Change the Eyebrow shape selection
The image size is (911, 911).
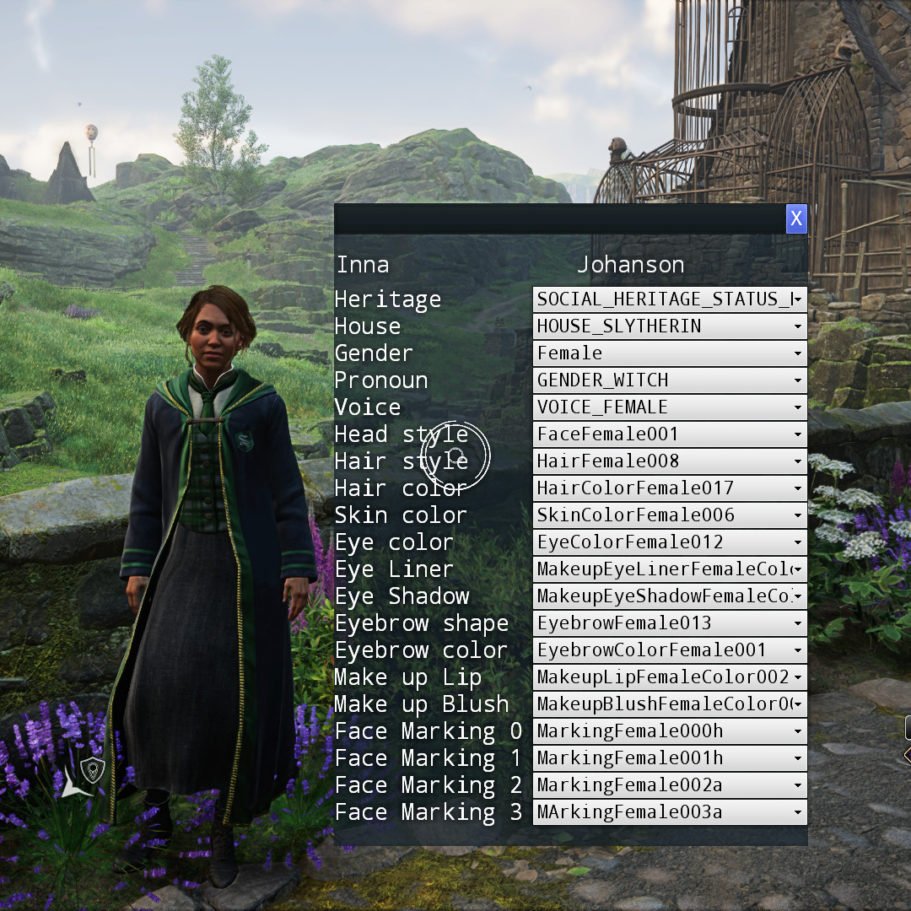pos(669,623)
